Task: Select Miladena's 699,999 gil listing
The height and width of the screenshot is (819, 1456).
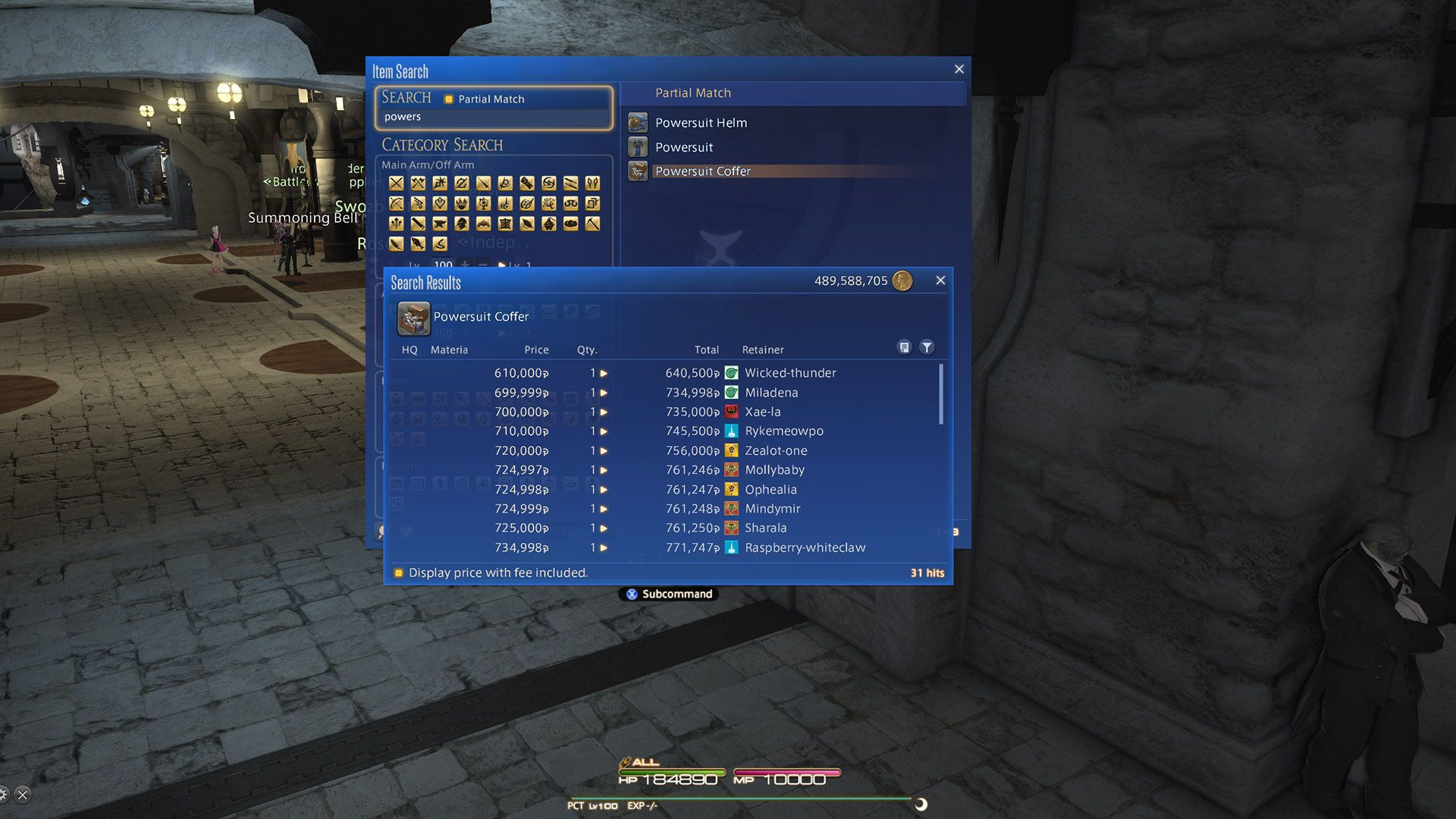Action: click(x=667, y=393)
